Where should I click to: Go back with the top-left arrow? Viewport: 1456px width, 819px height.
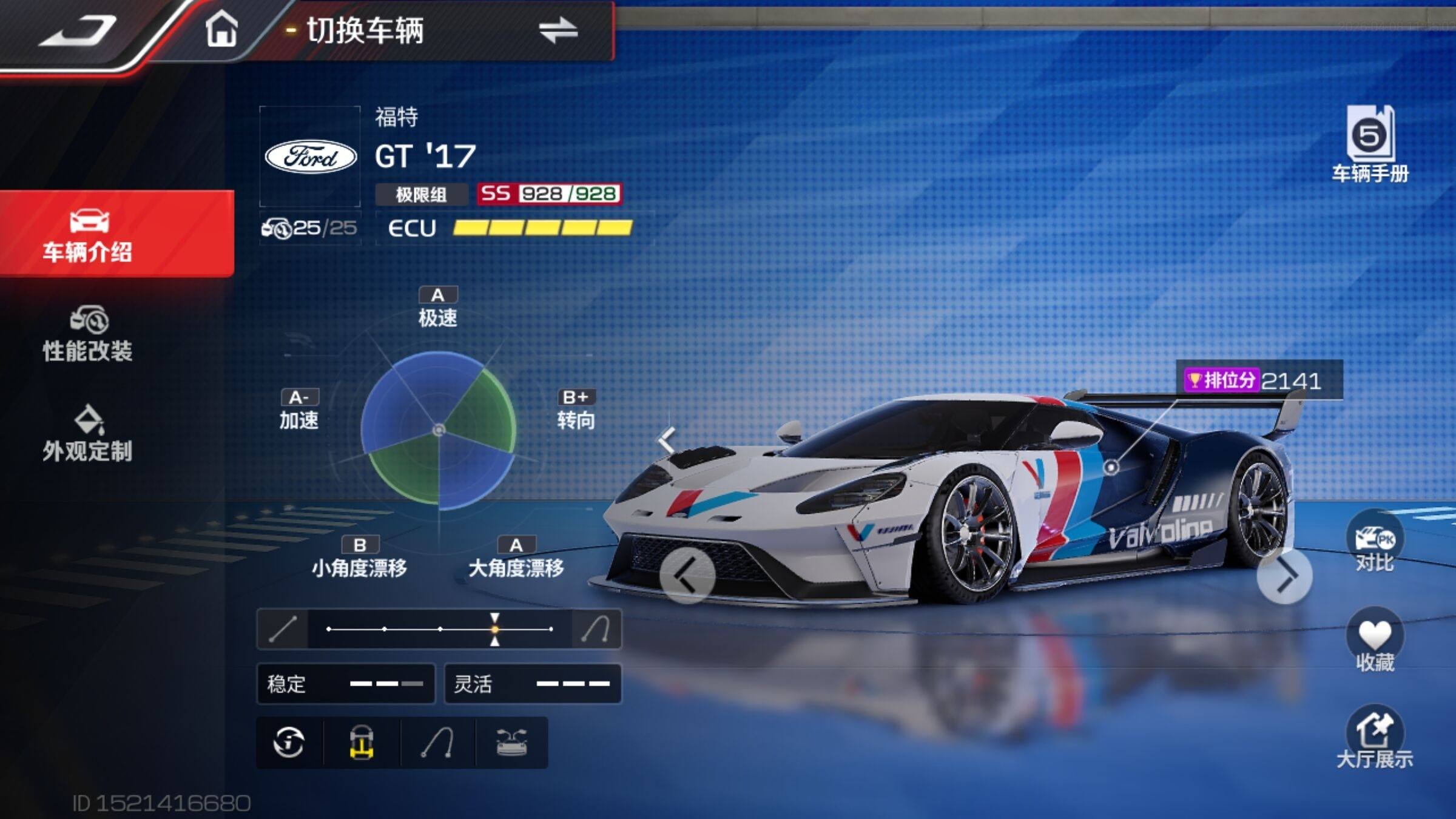pyautogui.click(x=79, y=30)
